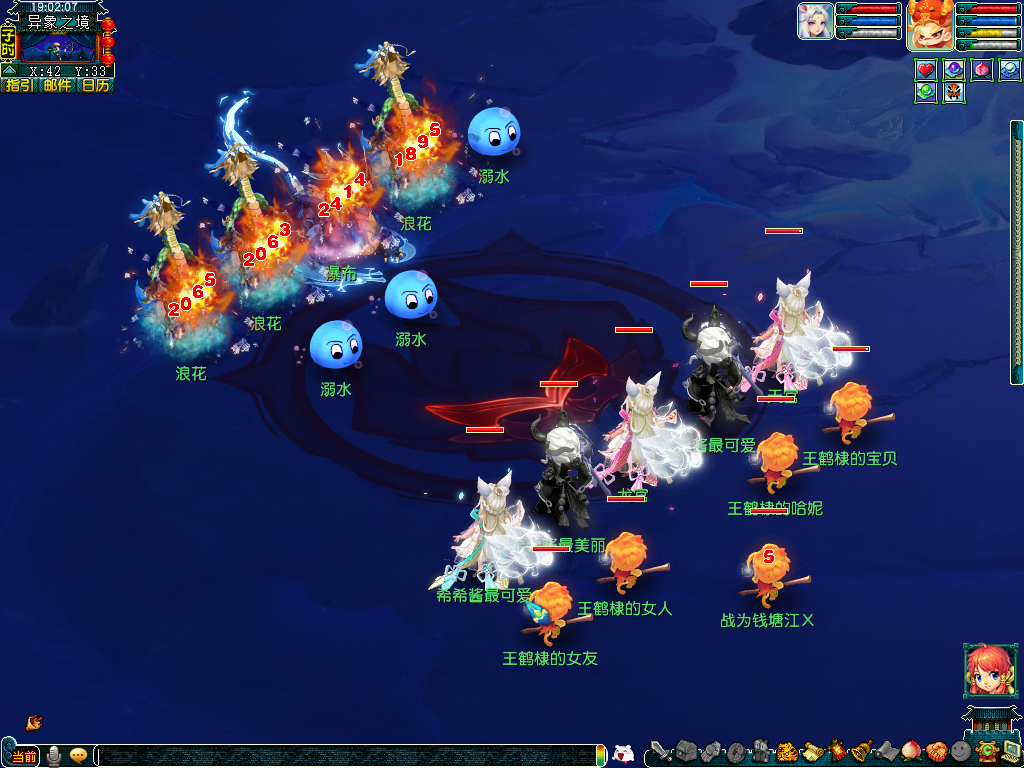Click the computer system settings icon
The width and height of the screenshot is (1024, 768).
[x=1011, y=751]
